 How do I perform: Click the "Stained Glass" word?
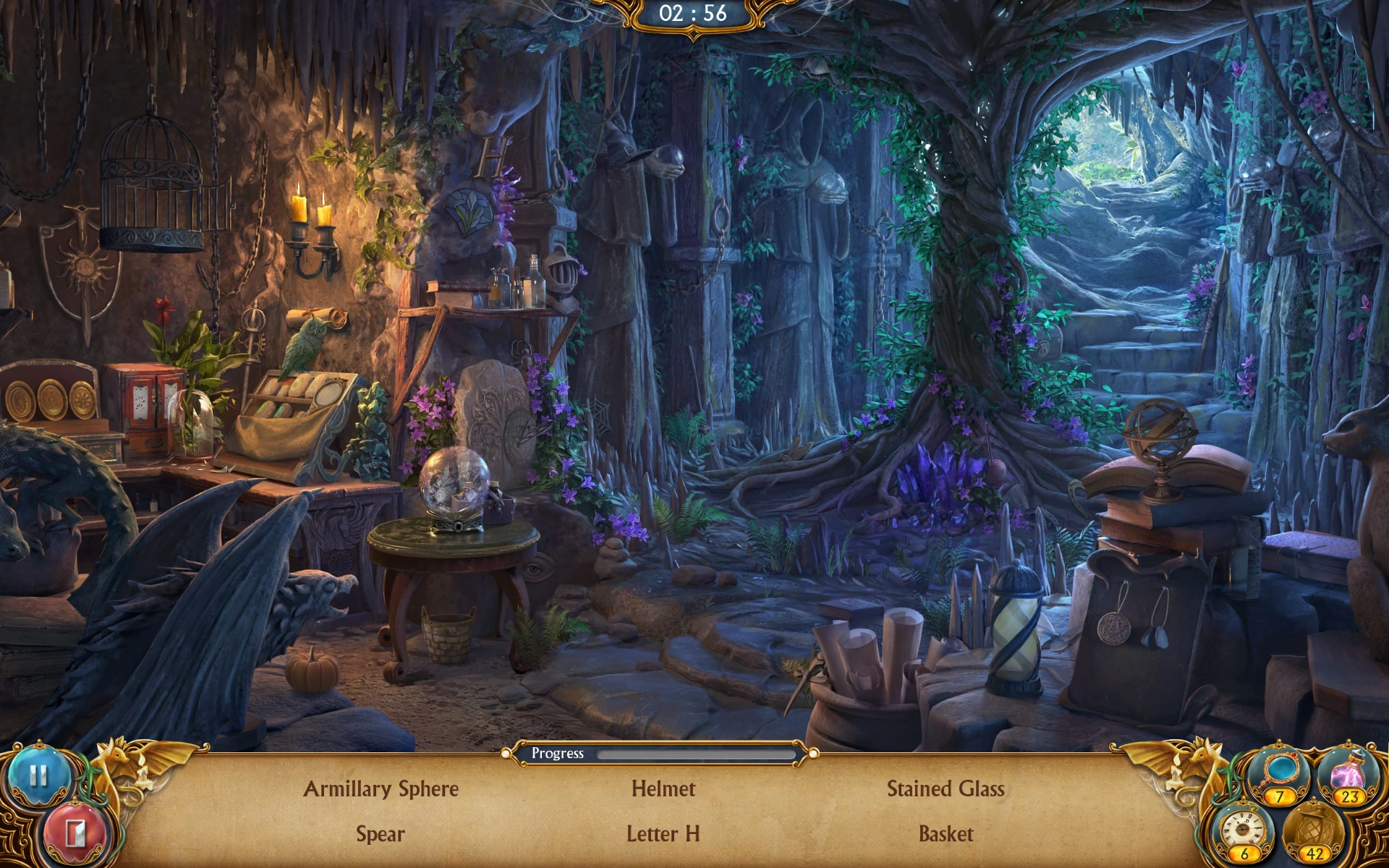(946, 790)
